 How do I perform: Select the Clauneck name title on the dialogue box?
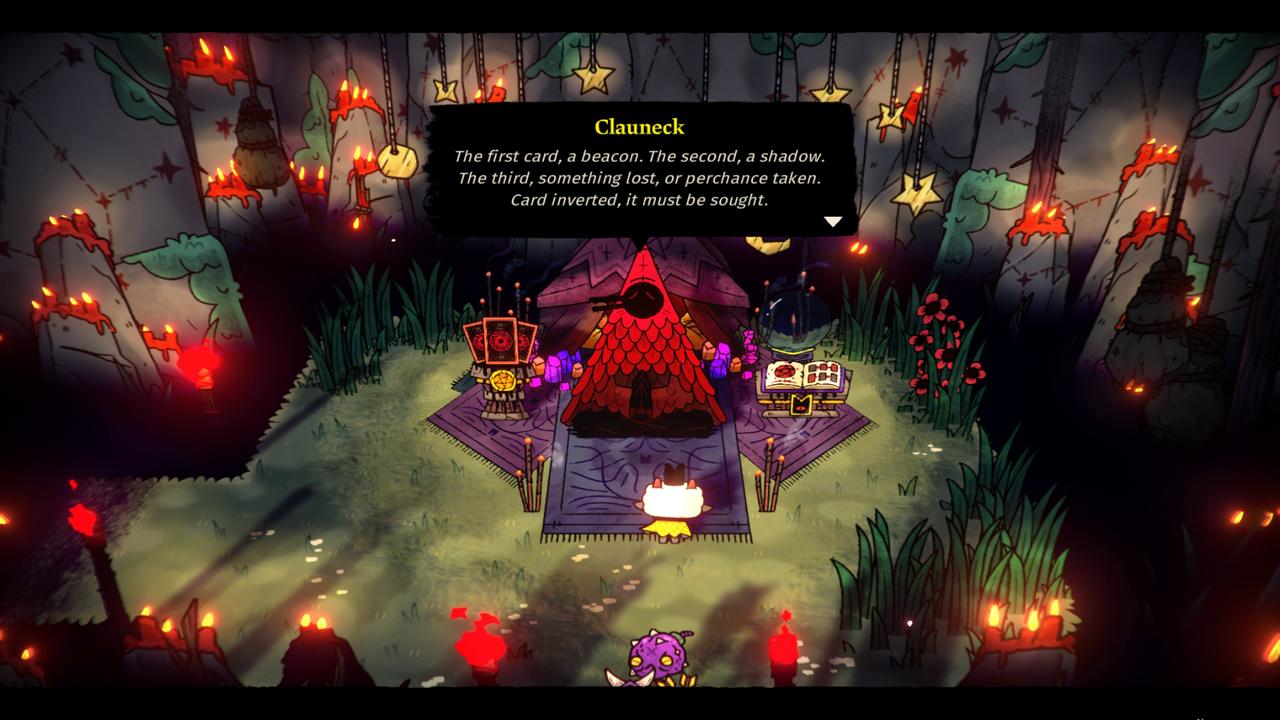tap(640, 127)
